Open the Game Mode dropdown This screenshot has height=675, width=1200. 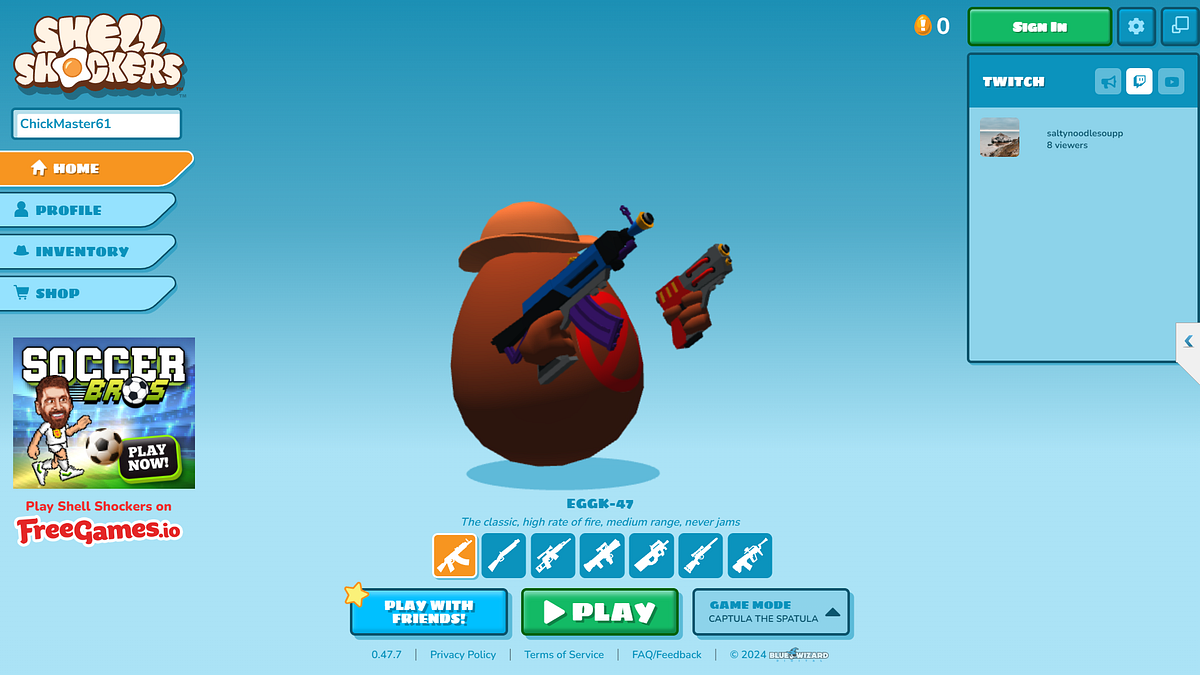point(771,612)
